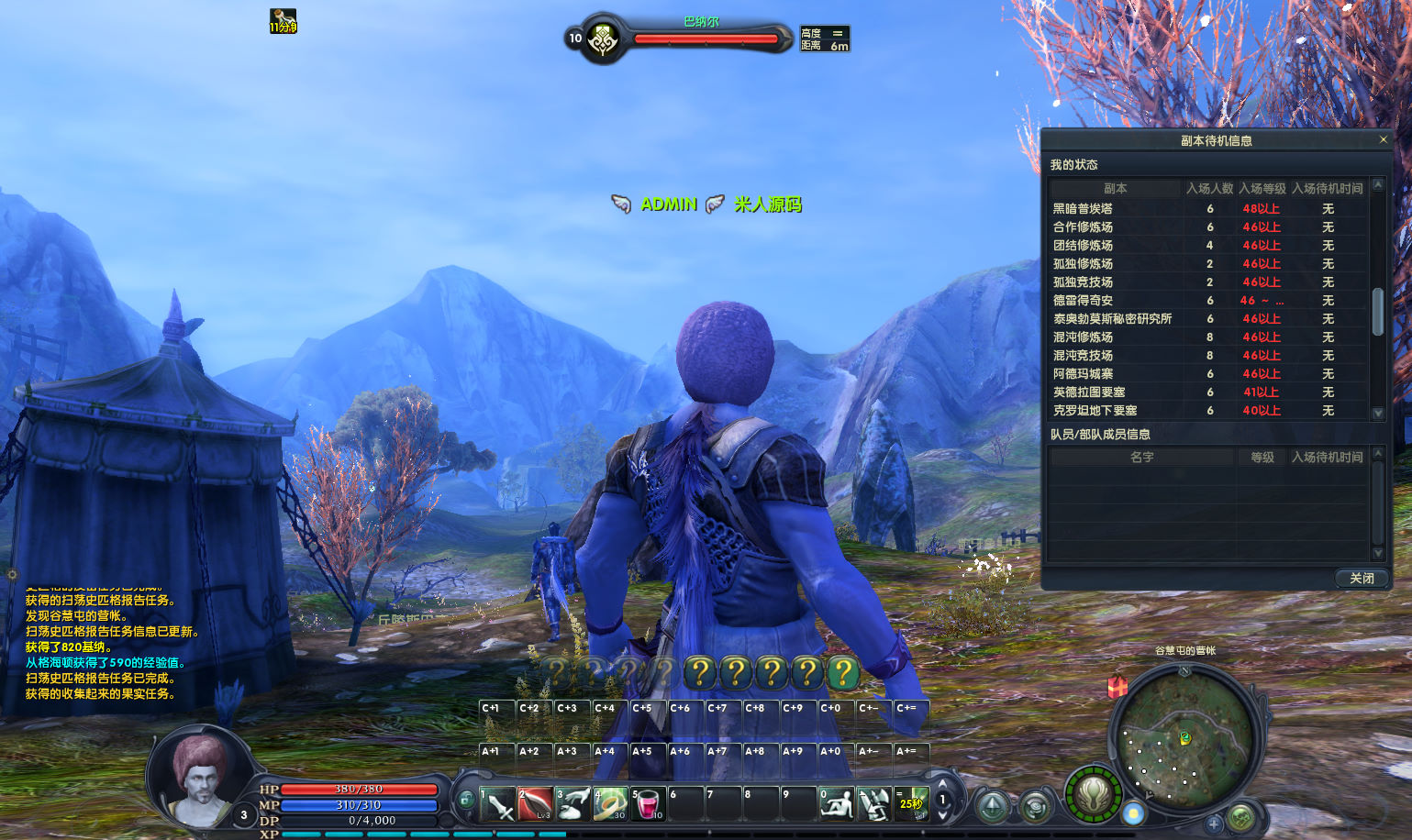Screen dimensions: 1412x840
Task: Toggle the axe weapon stance icon
Action: pos(873,804)
